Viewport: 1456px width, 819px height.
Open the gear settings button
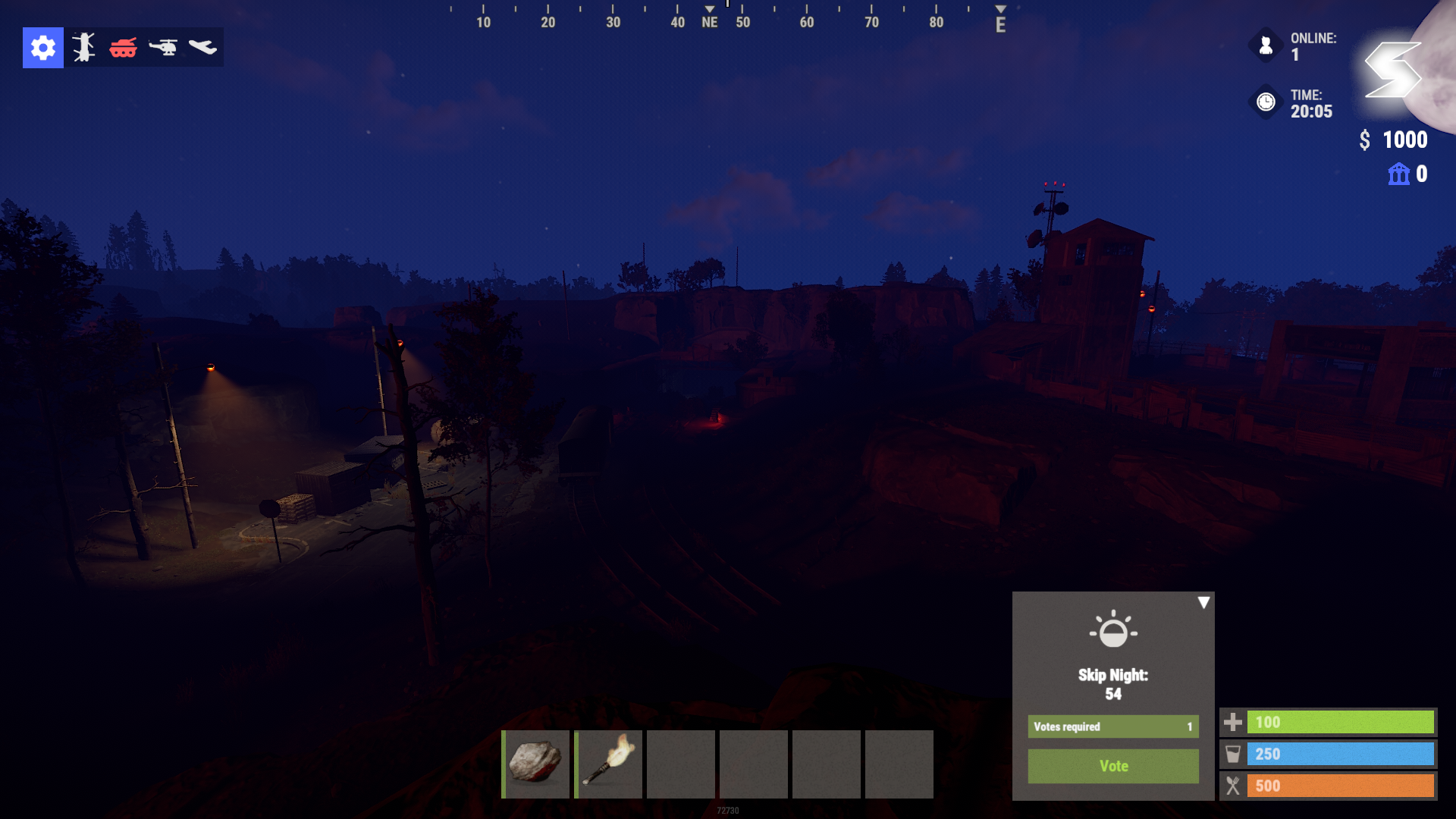(43, 48)
